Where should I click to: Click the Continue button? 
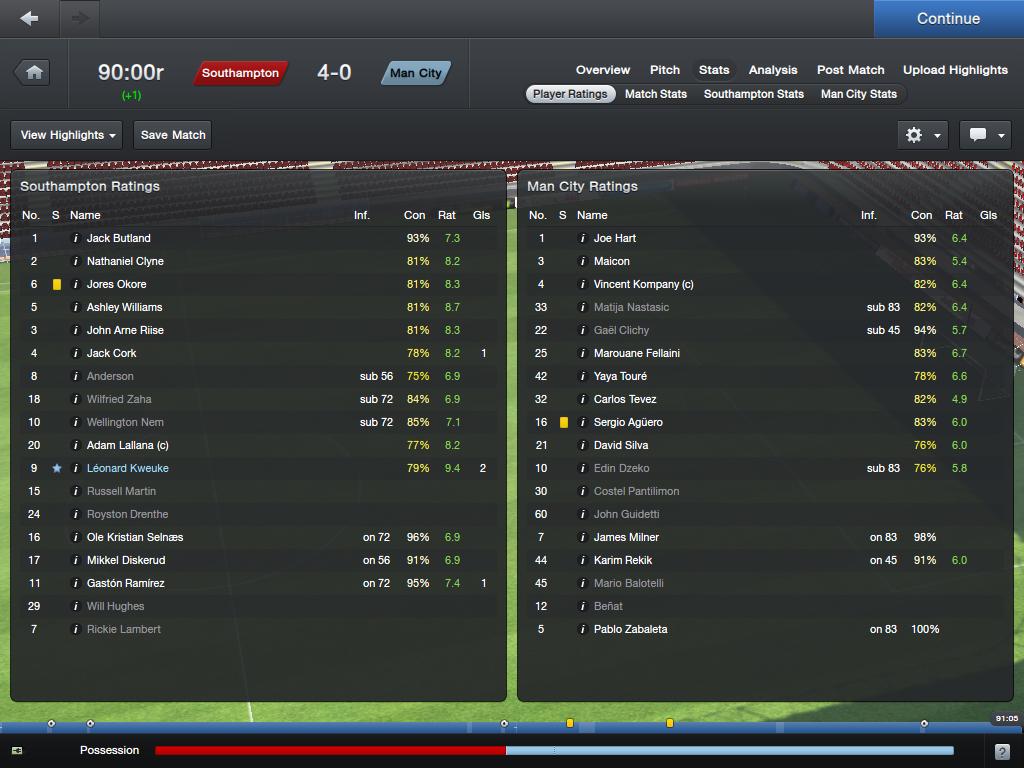(x=948, y=18)
